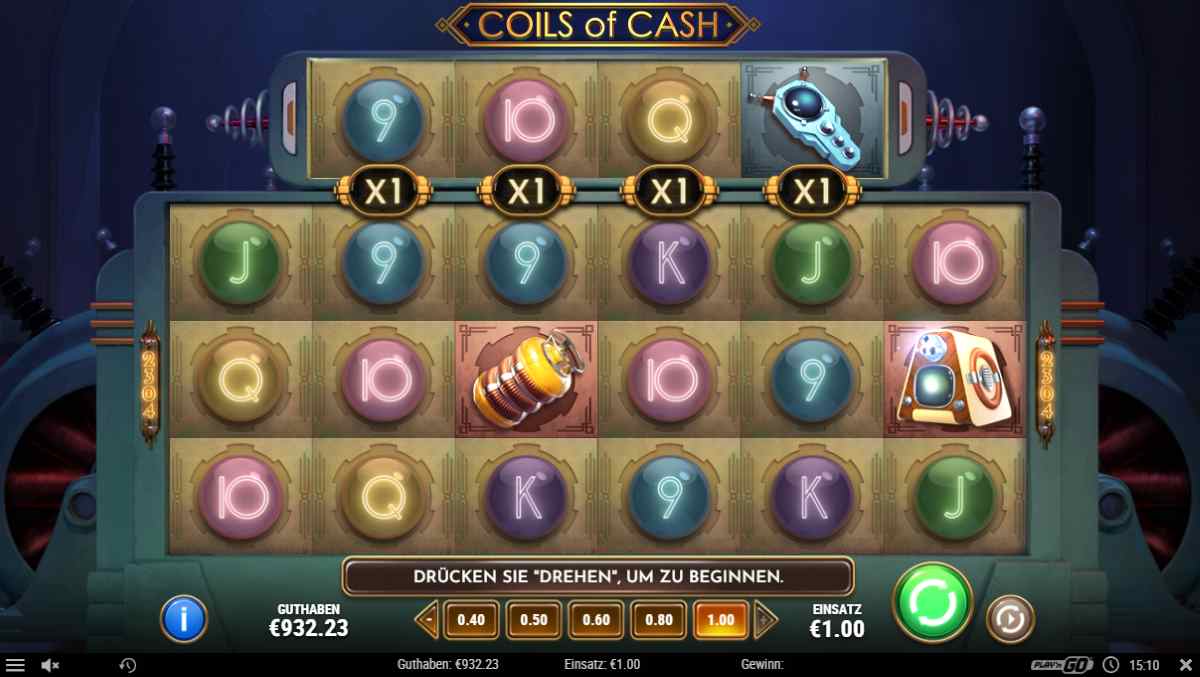Image resolution: width=1200 pixels, height=677 pixels.
Task: Decrease the bet with the minus arrow
Action: (427, 620)
